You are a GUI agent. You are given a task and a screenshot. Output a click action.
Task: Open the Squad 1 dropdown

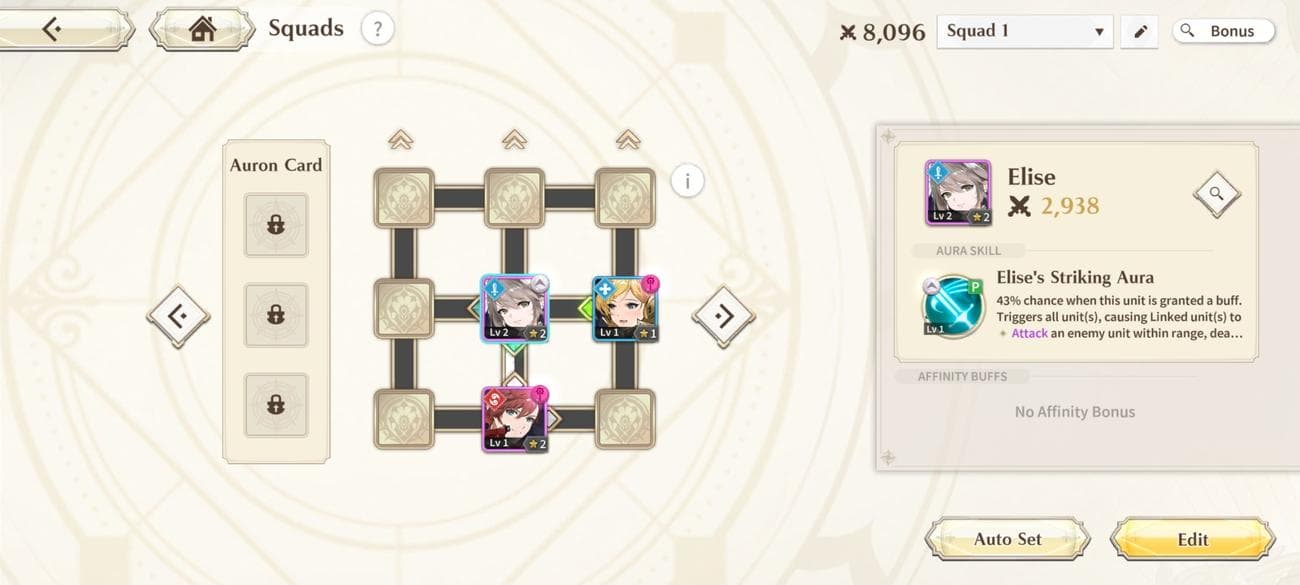click(1025, 31)
